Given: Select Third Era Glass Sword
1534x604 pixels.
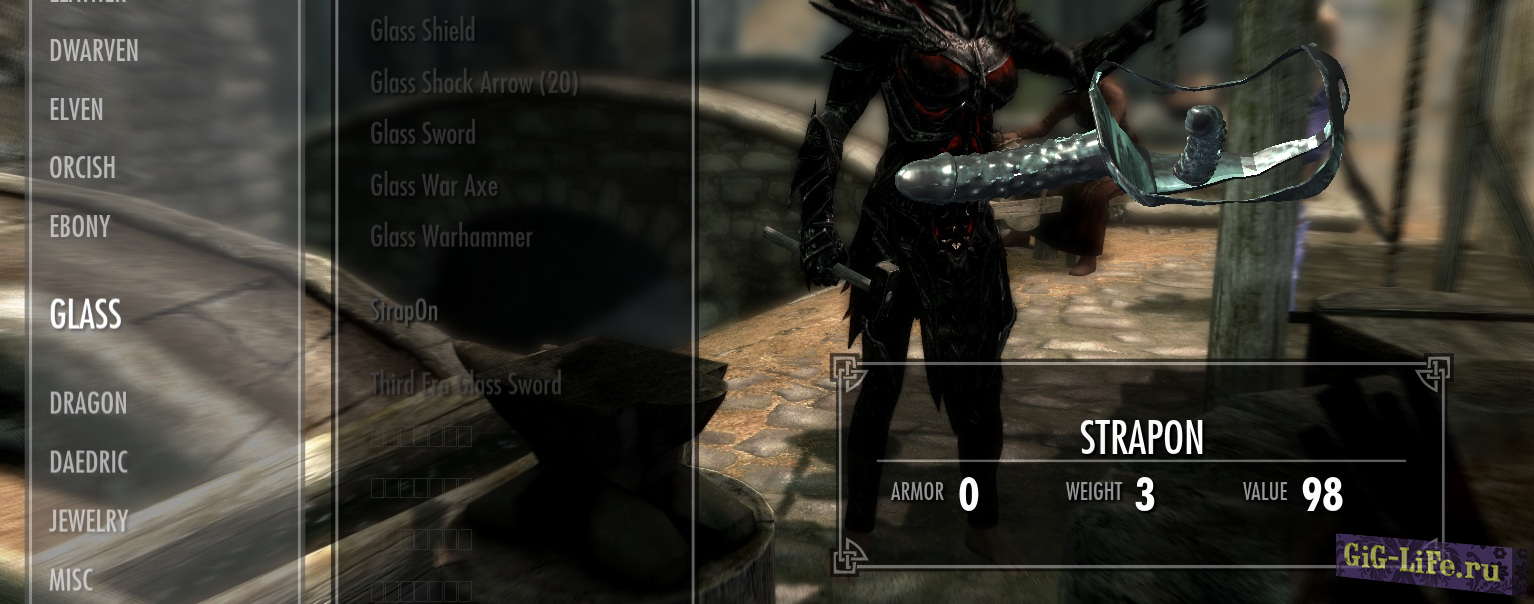Looking at the screenshot, I should tap(466, 384).
